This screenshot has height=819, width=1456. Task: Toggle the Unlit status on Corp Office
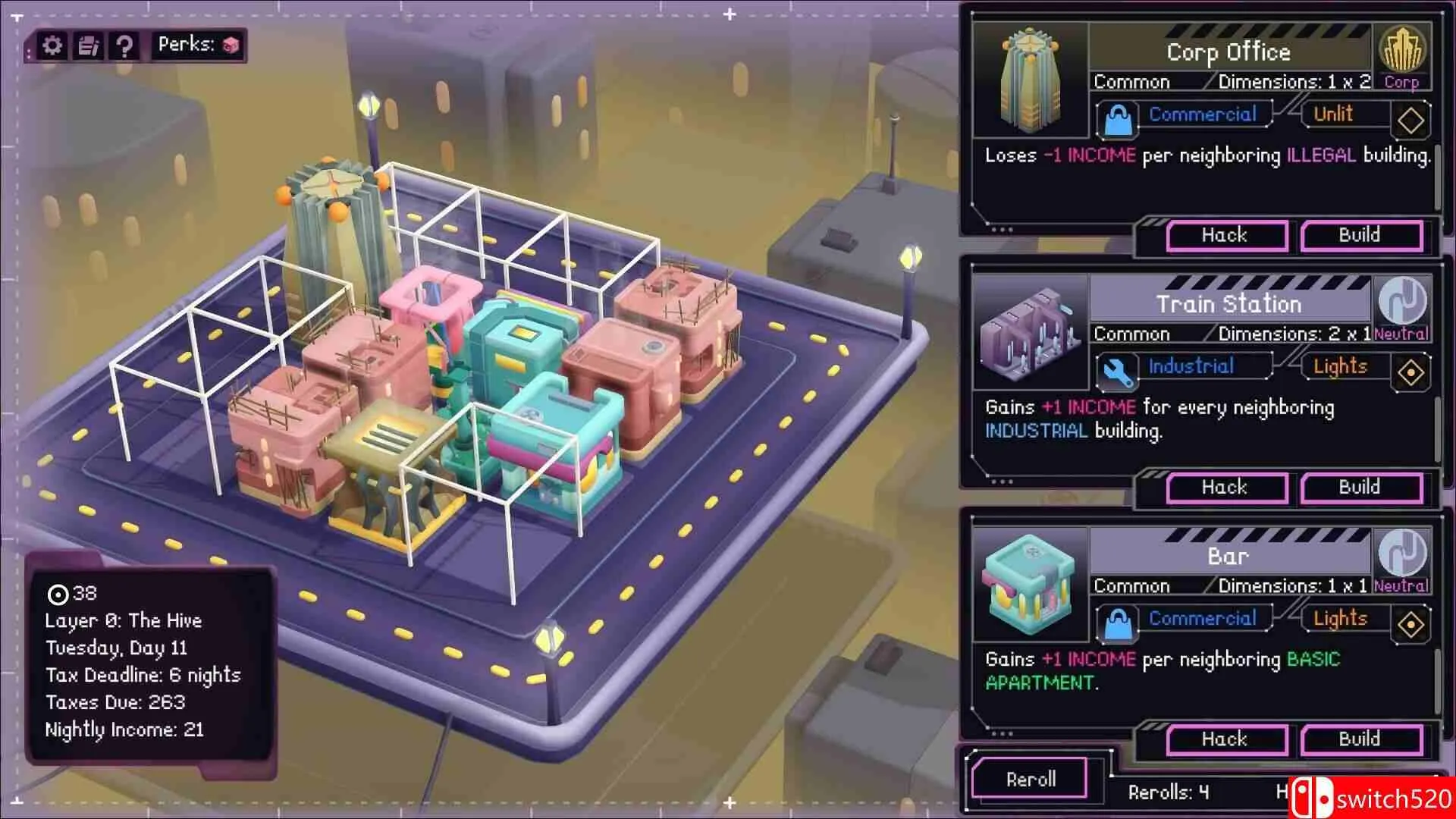(x=1333, y=114)
